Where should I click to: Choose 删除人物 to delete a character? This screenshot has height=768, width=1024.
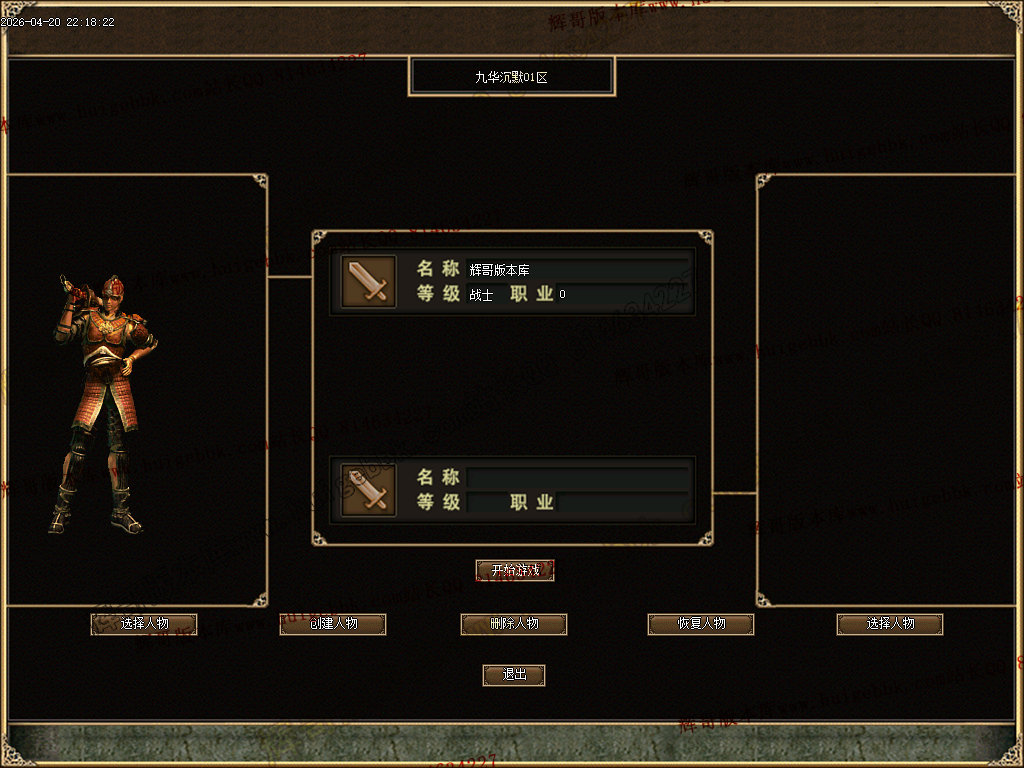pyautogui.click(x=514, y=624)
